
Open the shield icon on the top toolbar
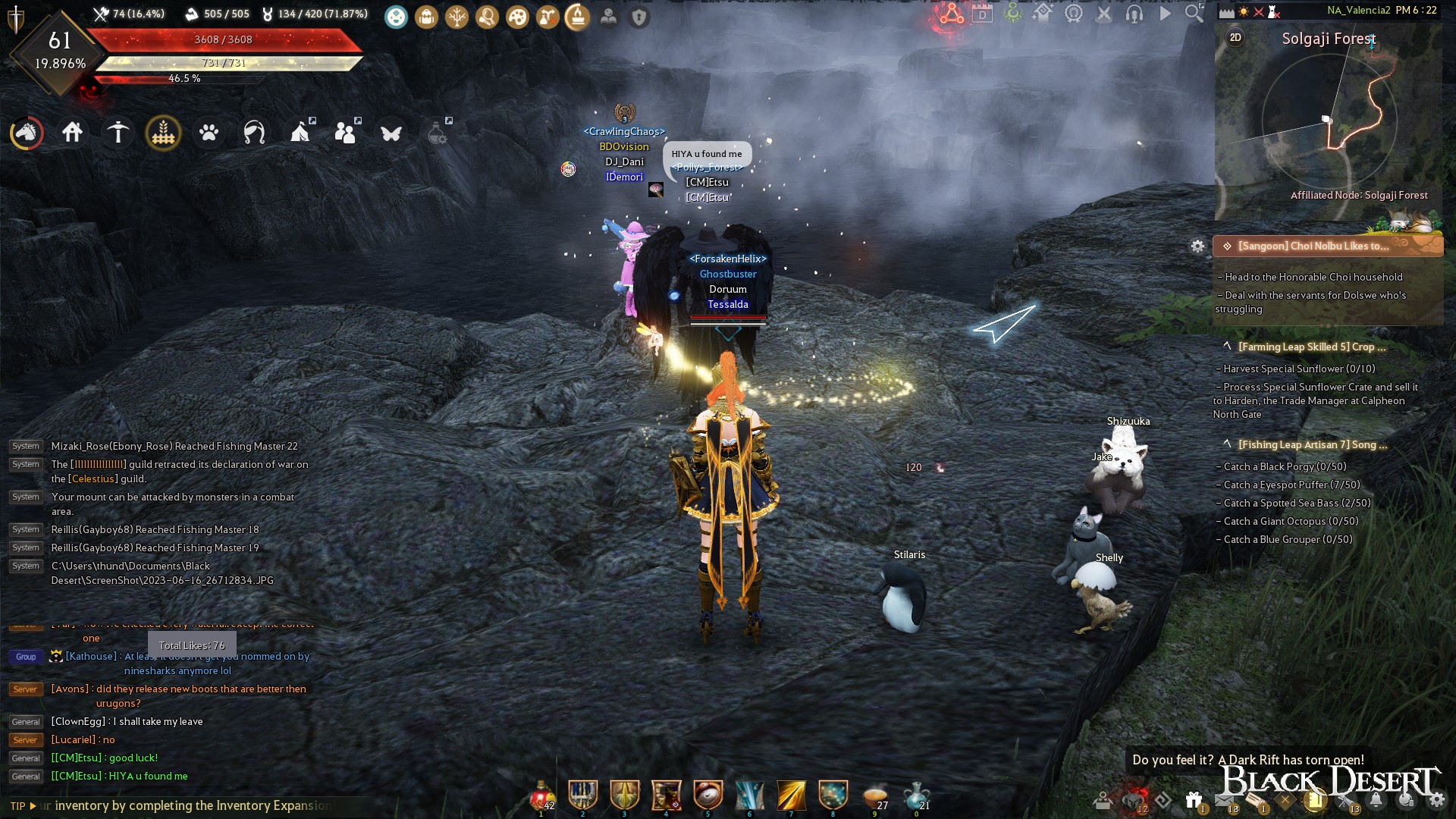[x=637, y=17]
